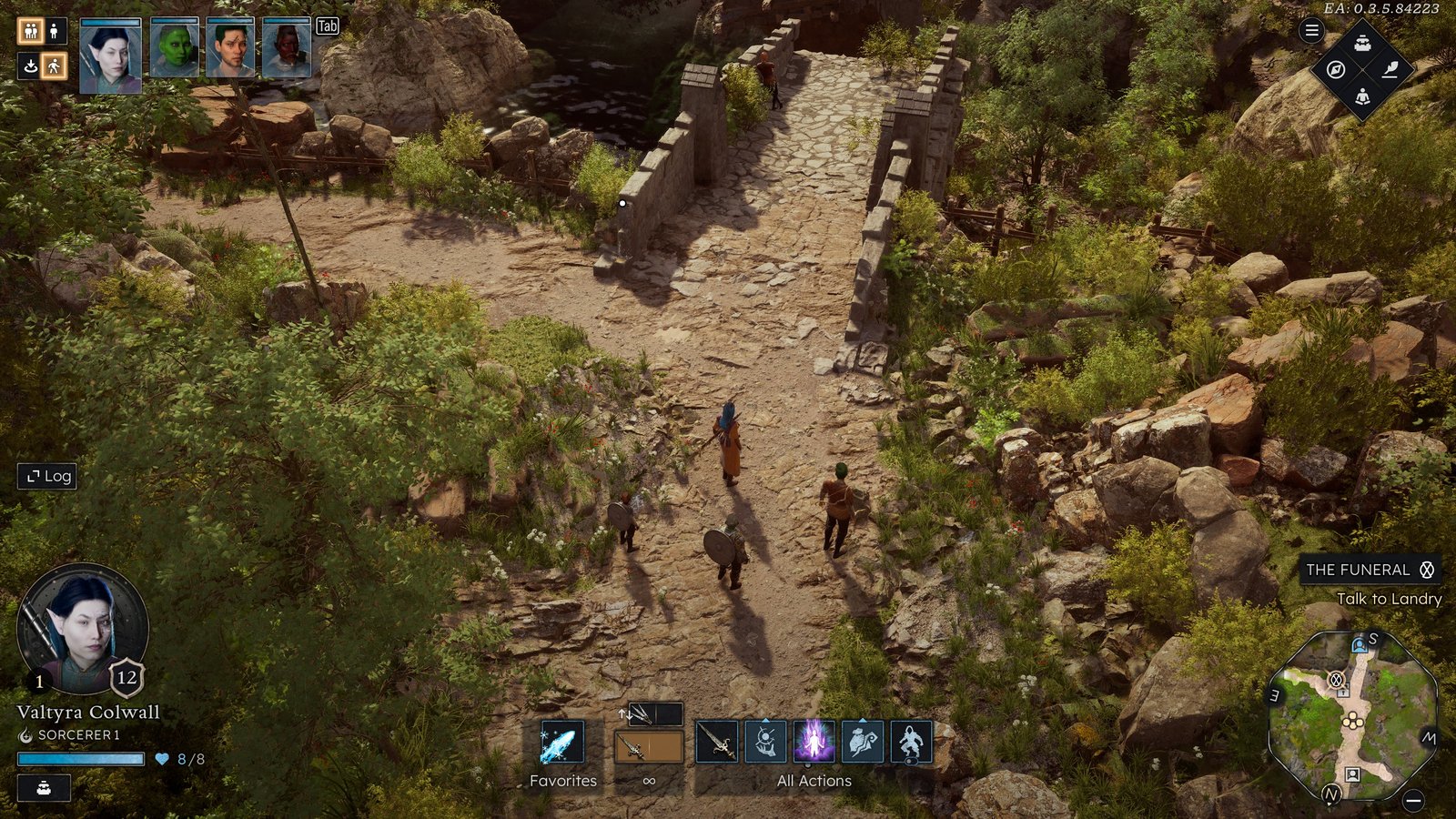Click the meditating figure rest button
Screen dimensions: 1456x819
[1362, 96]
